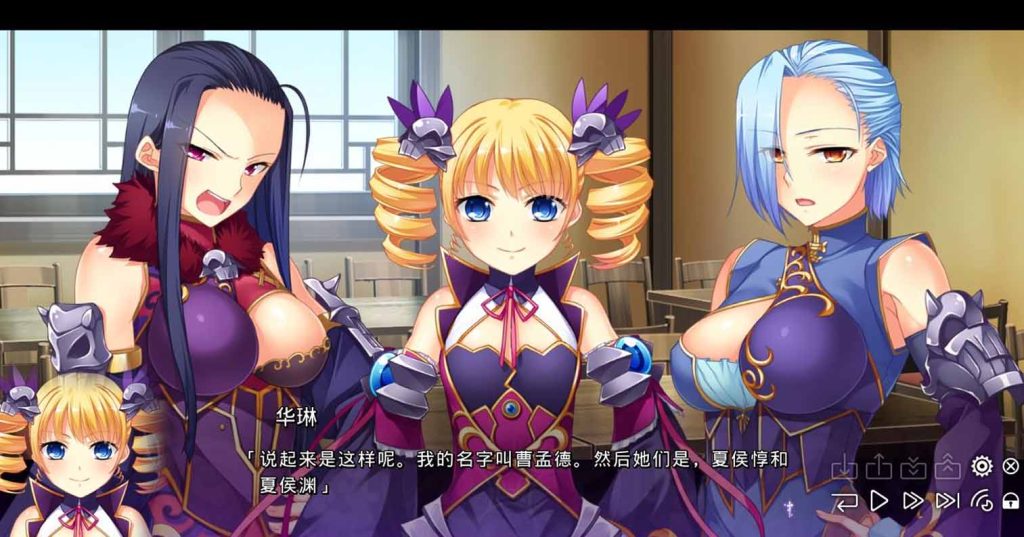Screen dimensions: 1024x537
Task: Toggle the padlock lock icon
Action: coord(1010,500)
